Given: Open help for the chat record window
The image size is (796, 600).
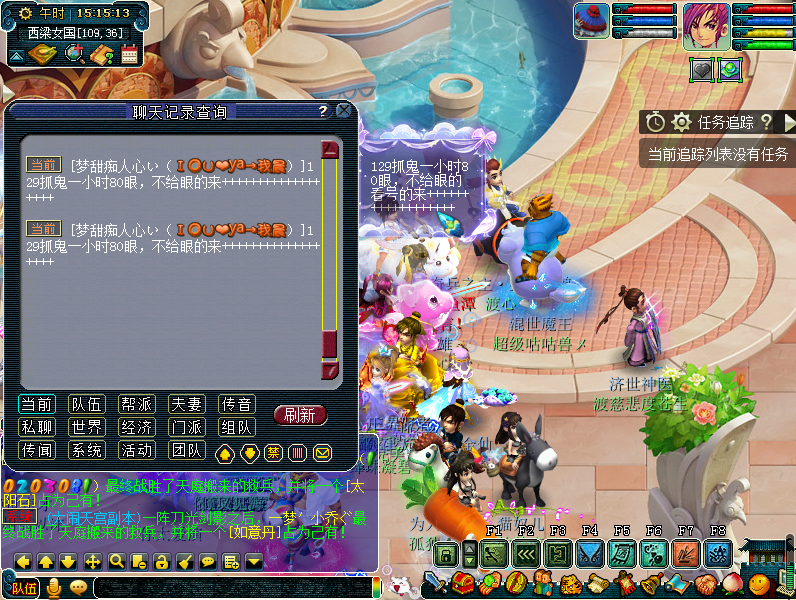Looking at the screenshot, I should click(323, 112).
